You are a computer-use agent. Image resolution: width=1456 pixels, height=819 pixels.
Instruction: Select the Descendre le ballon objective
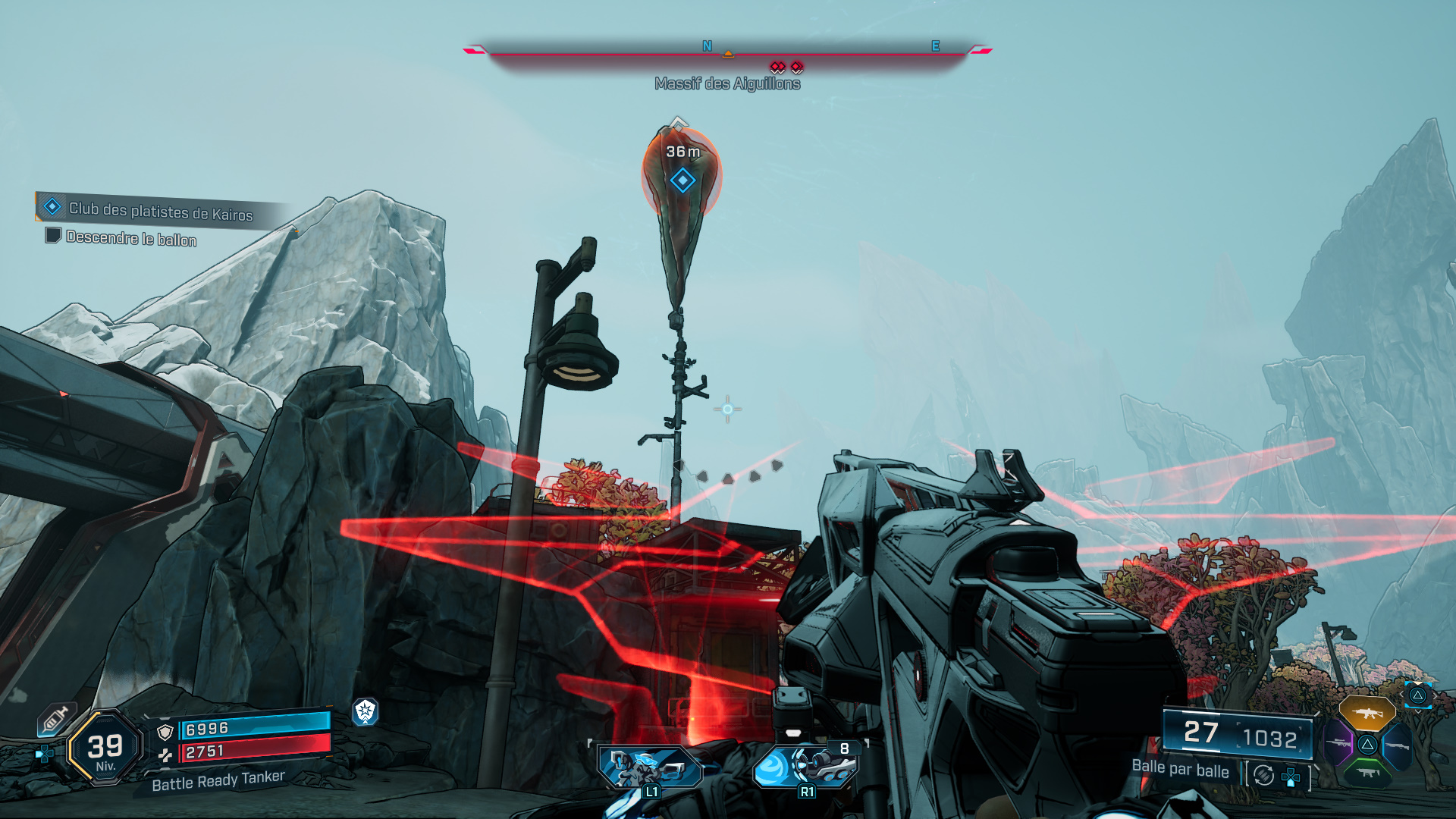coord(130,238)
